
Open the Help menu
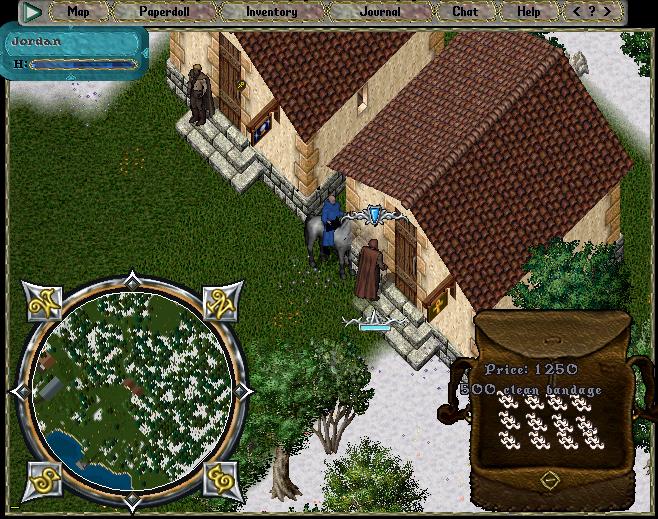coord(528,12)
